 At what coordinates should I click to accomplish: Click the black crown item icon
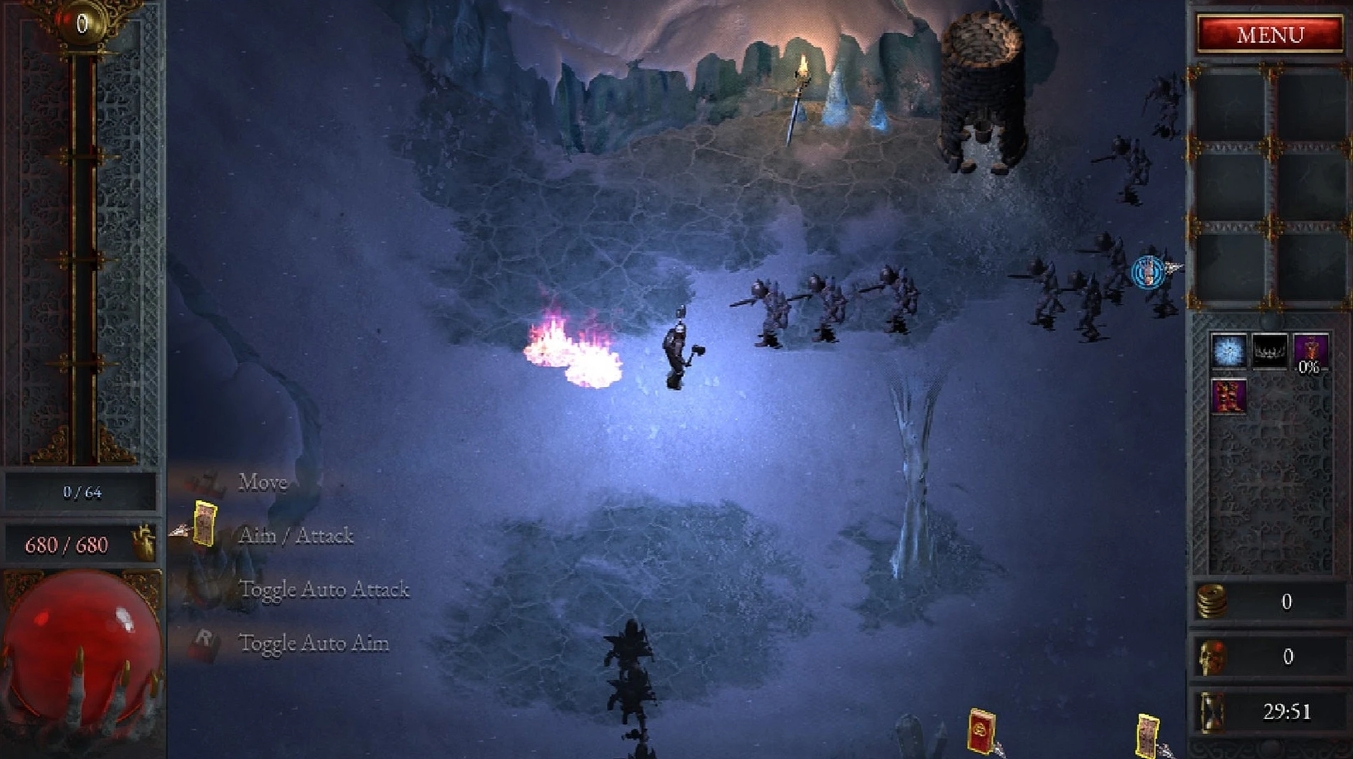tap(1268, 351)
